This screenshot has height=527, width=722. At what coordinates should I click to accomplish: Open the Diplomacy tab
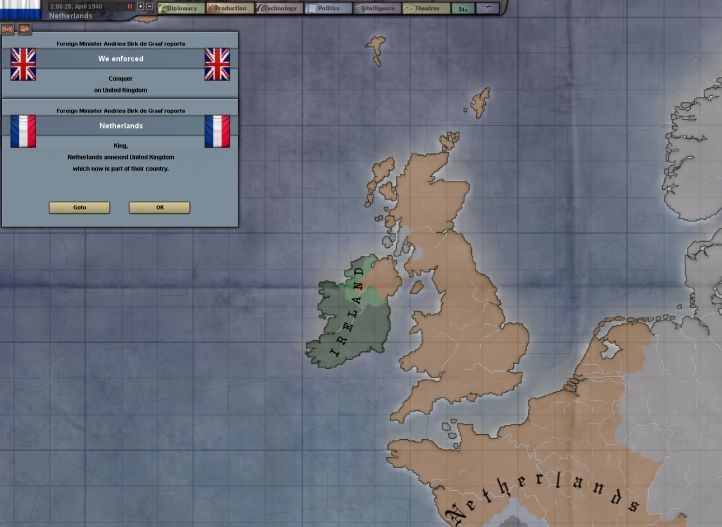click(180, 8)
